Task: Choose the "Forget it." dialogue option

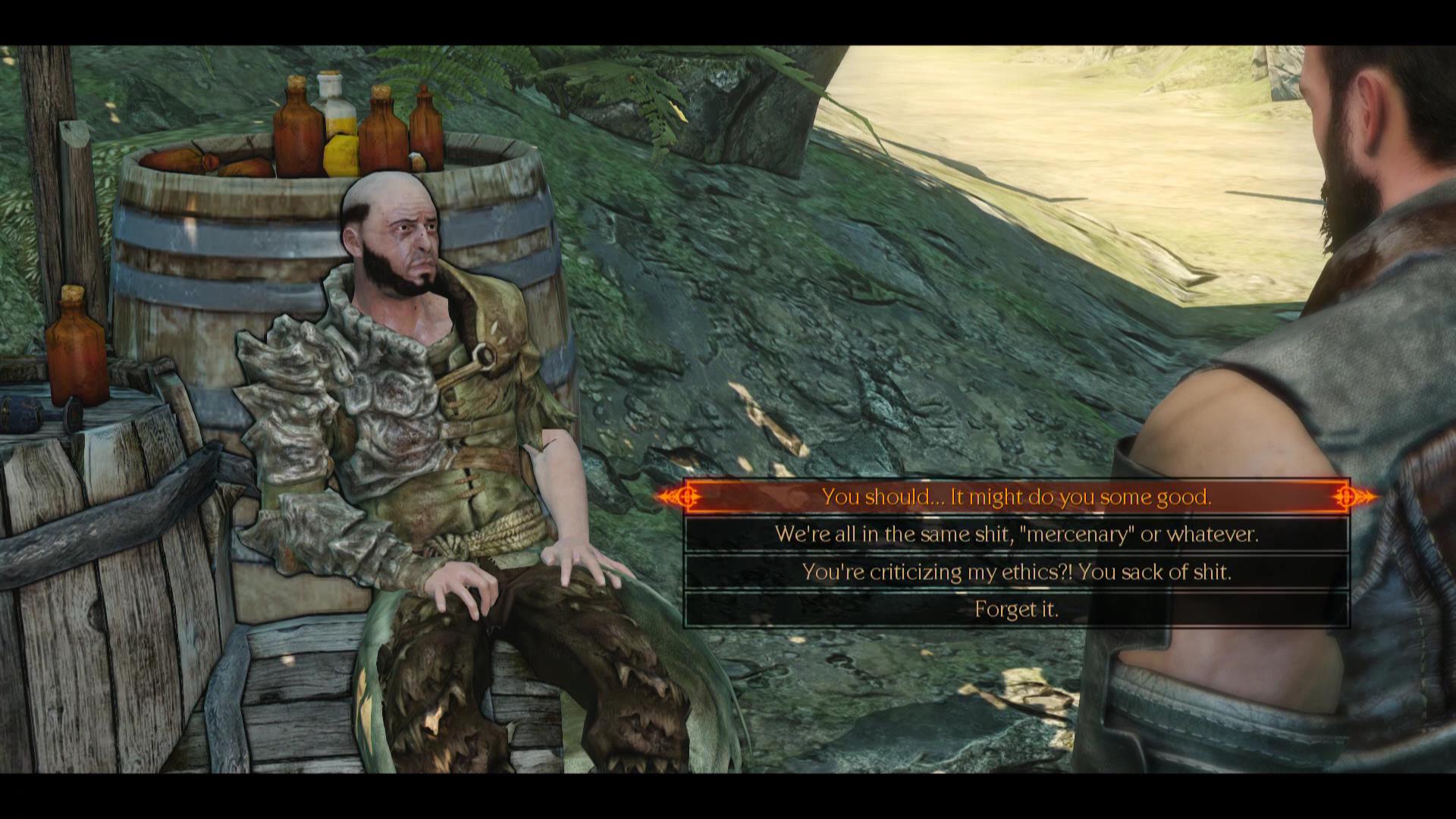Action: [1016, 609]
